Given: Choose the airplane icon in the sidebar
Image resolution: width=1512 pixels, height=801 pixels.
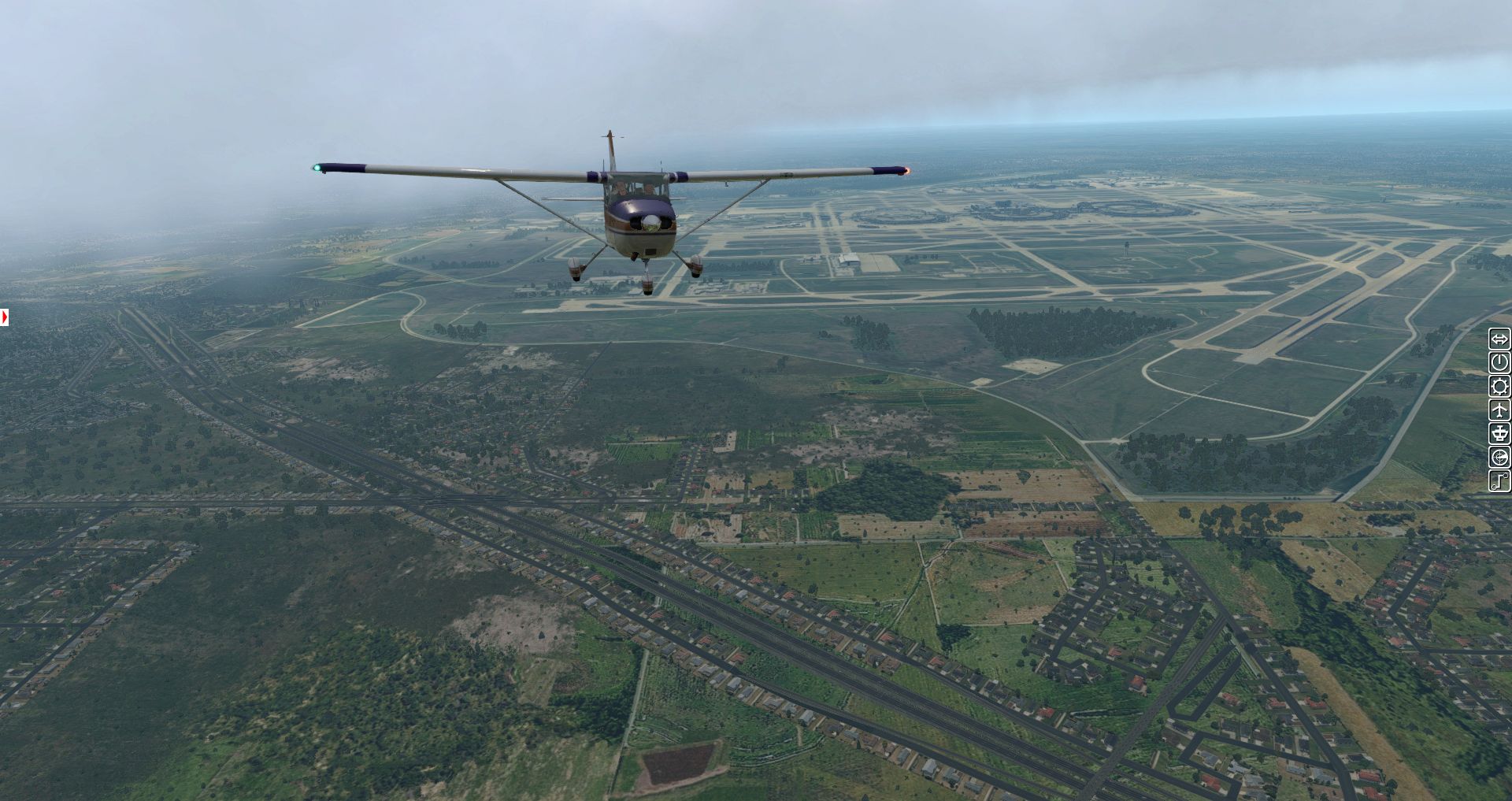Looking at the screenshot, I should (1499, 410).
